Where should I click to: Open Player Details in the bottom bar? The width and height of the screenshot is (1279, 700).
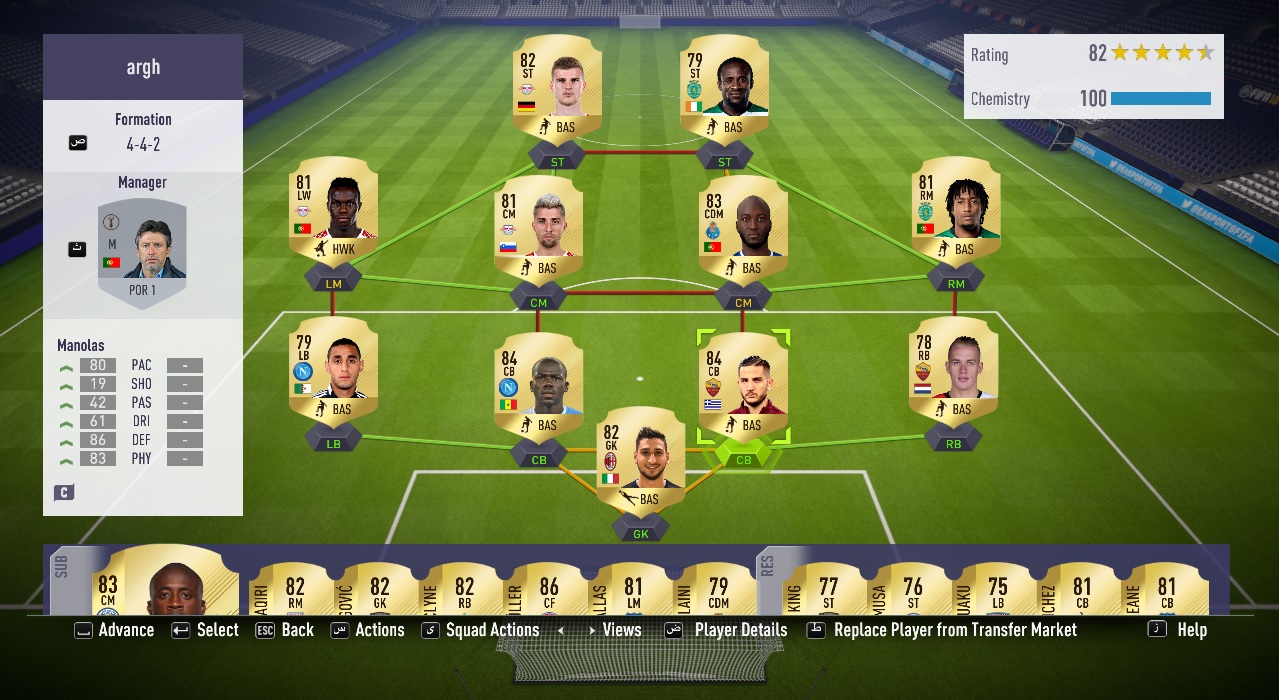tap(740, 630)
